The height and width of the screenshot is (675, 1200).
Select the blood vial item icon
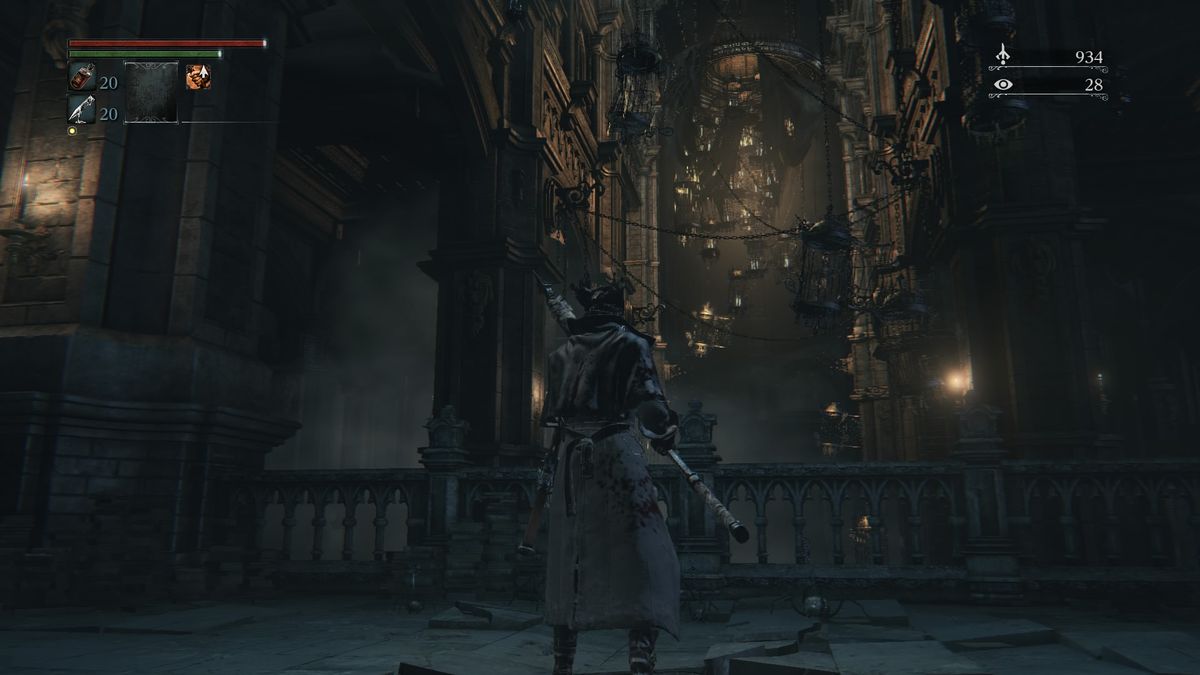pos(82,78)
